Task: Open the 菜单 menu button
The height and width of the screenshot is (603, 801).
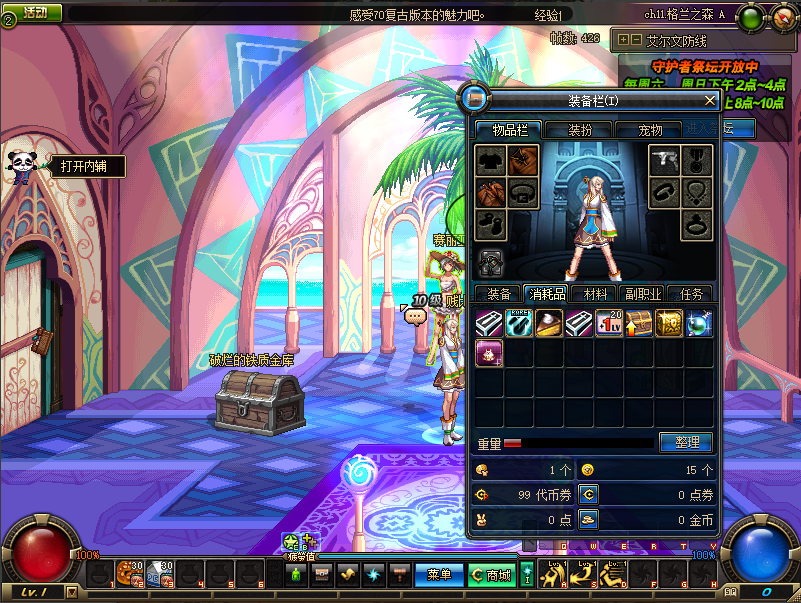Action: click(439, 575)
